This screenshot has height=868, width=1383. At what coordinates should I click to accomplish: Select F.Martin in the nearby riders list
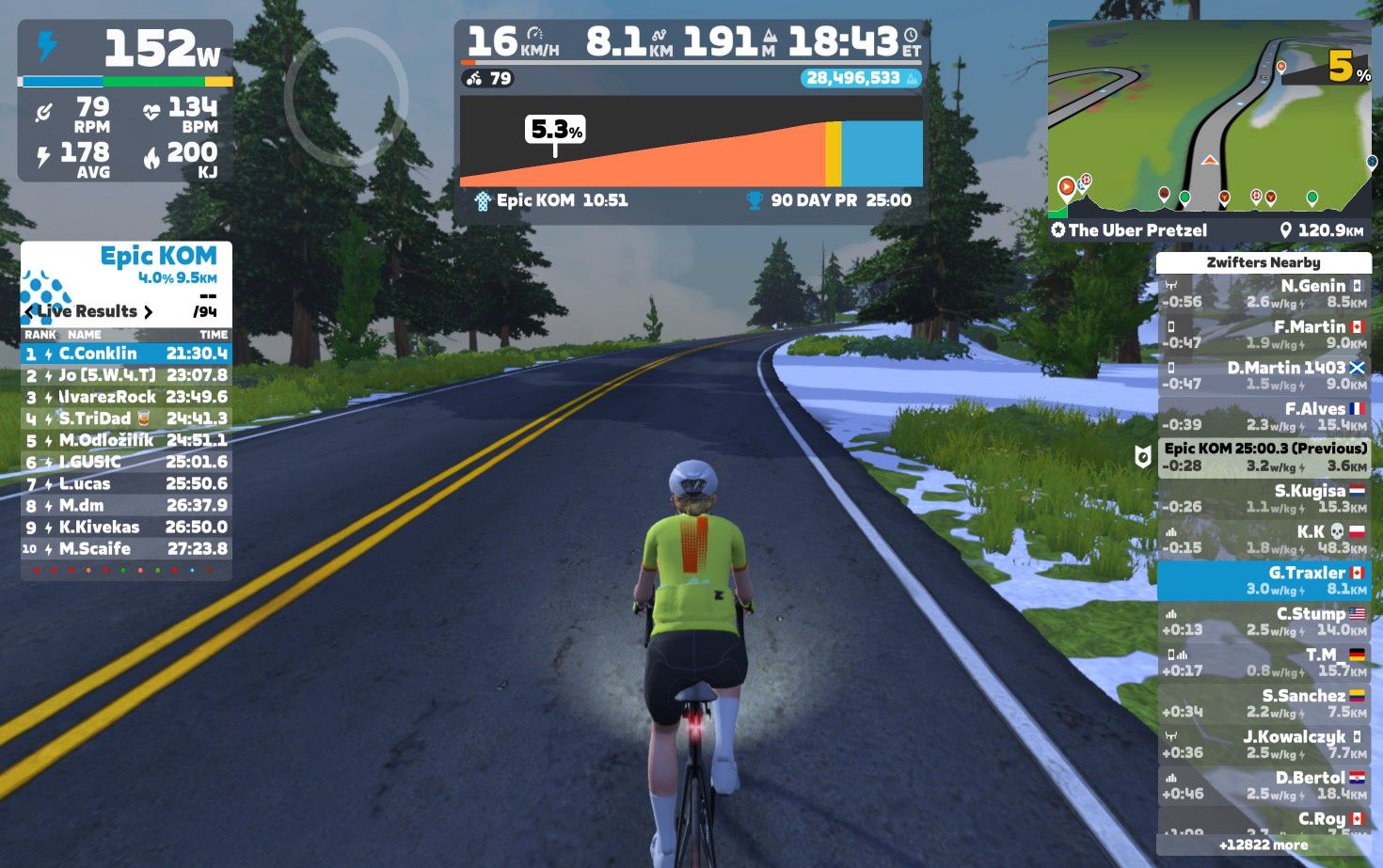pyautogui.click(x=1264, y=335)
